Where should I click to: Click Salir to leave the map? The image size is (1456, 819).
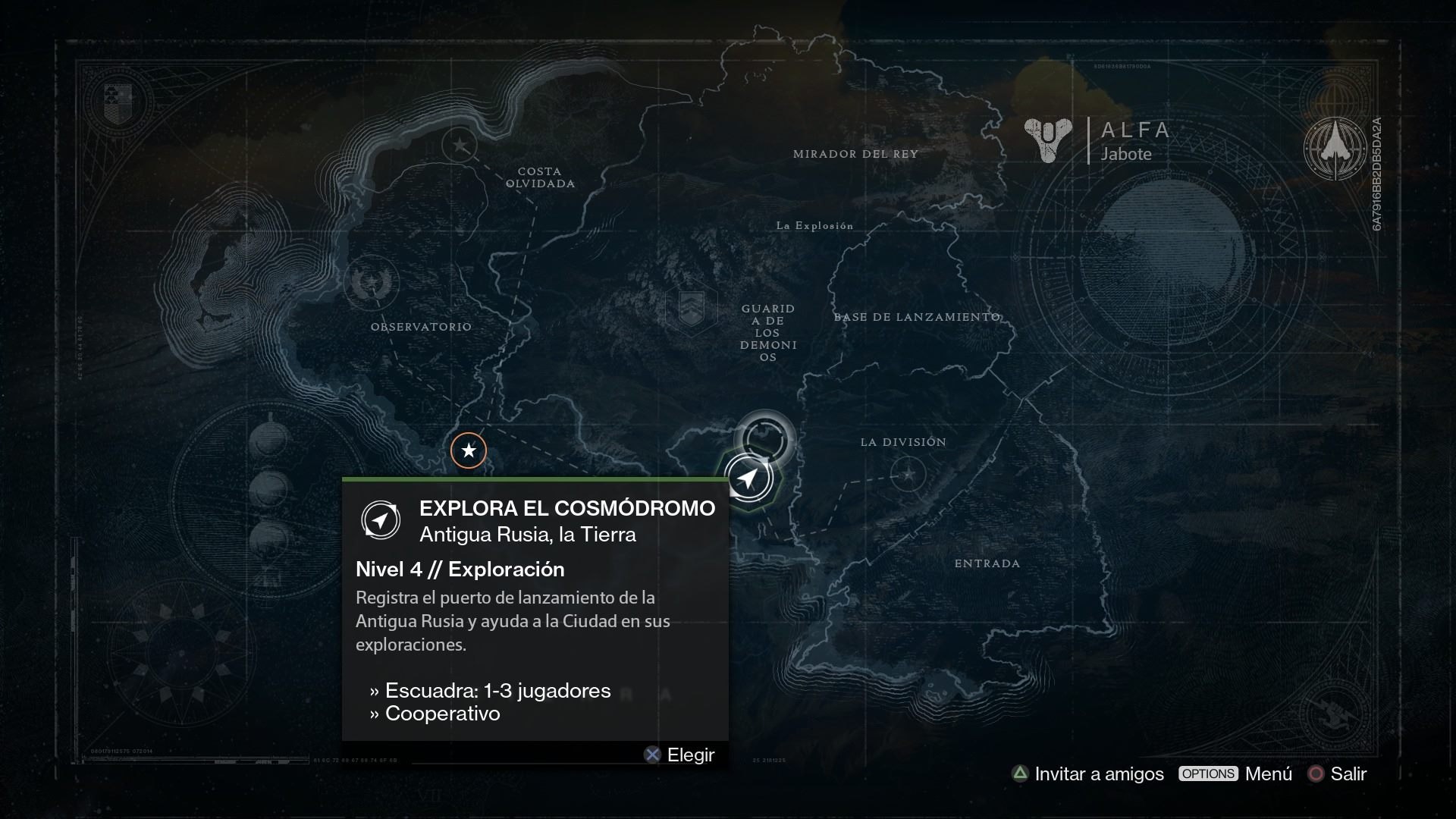1350,774
